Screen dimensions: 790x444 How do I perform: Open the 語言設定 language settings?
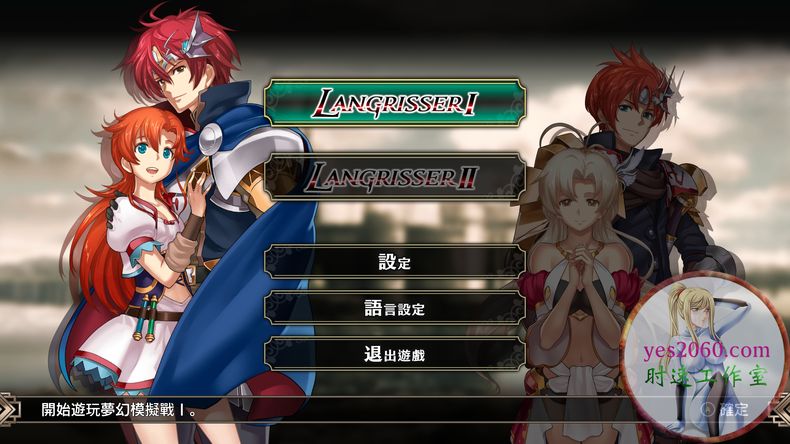pos(395,308)
